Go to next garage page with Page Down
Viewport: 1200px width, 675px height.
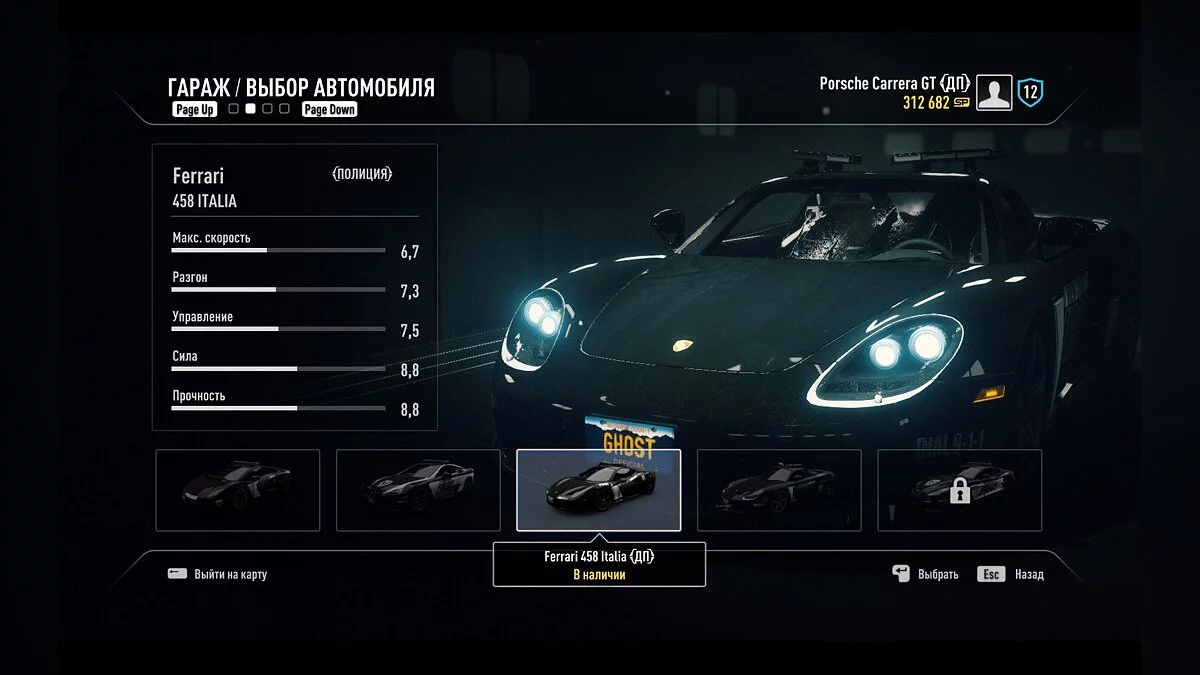click(329, 110)
